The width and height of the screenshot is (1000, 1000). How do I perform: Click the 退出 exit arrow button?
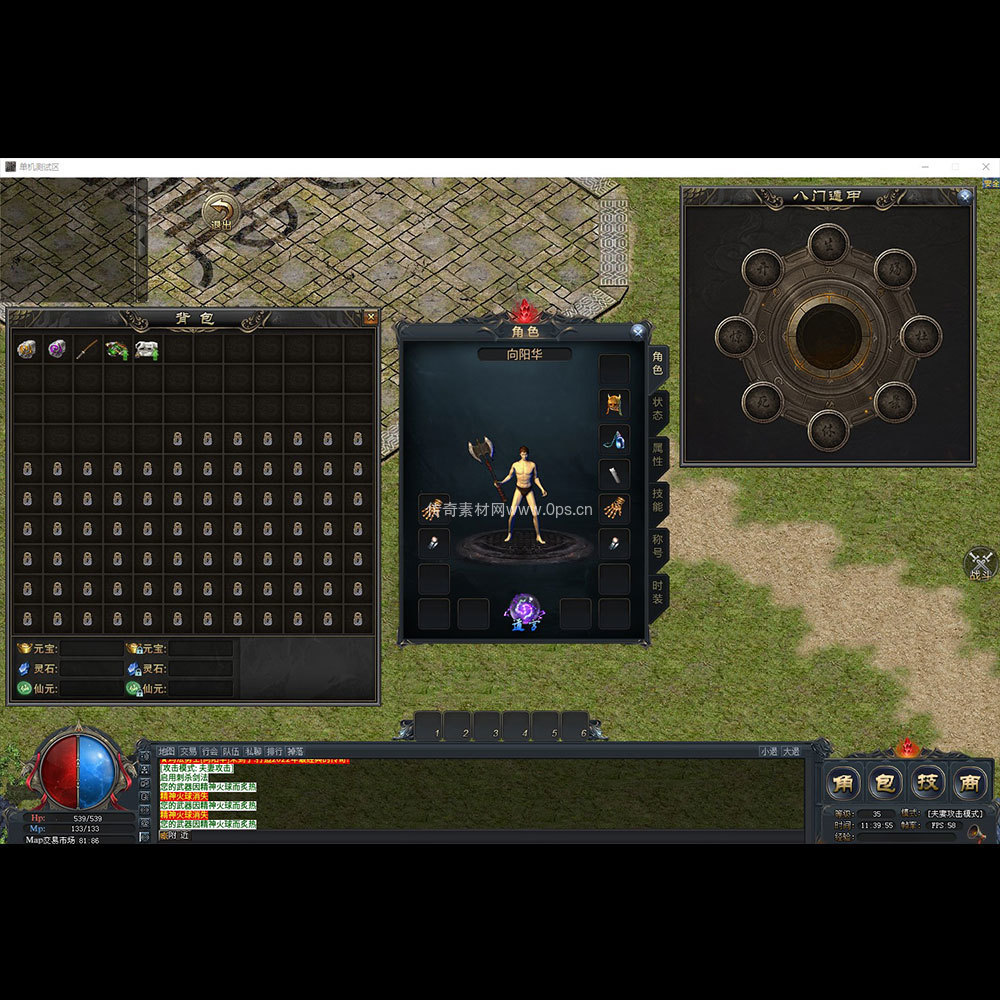(x=220, y=211)
